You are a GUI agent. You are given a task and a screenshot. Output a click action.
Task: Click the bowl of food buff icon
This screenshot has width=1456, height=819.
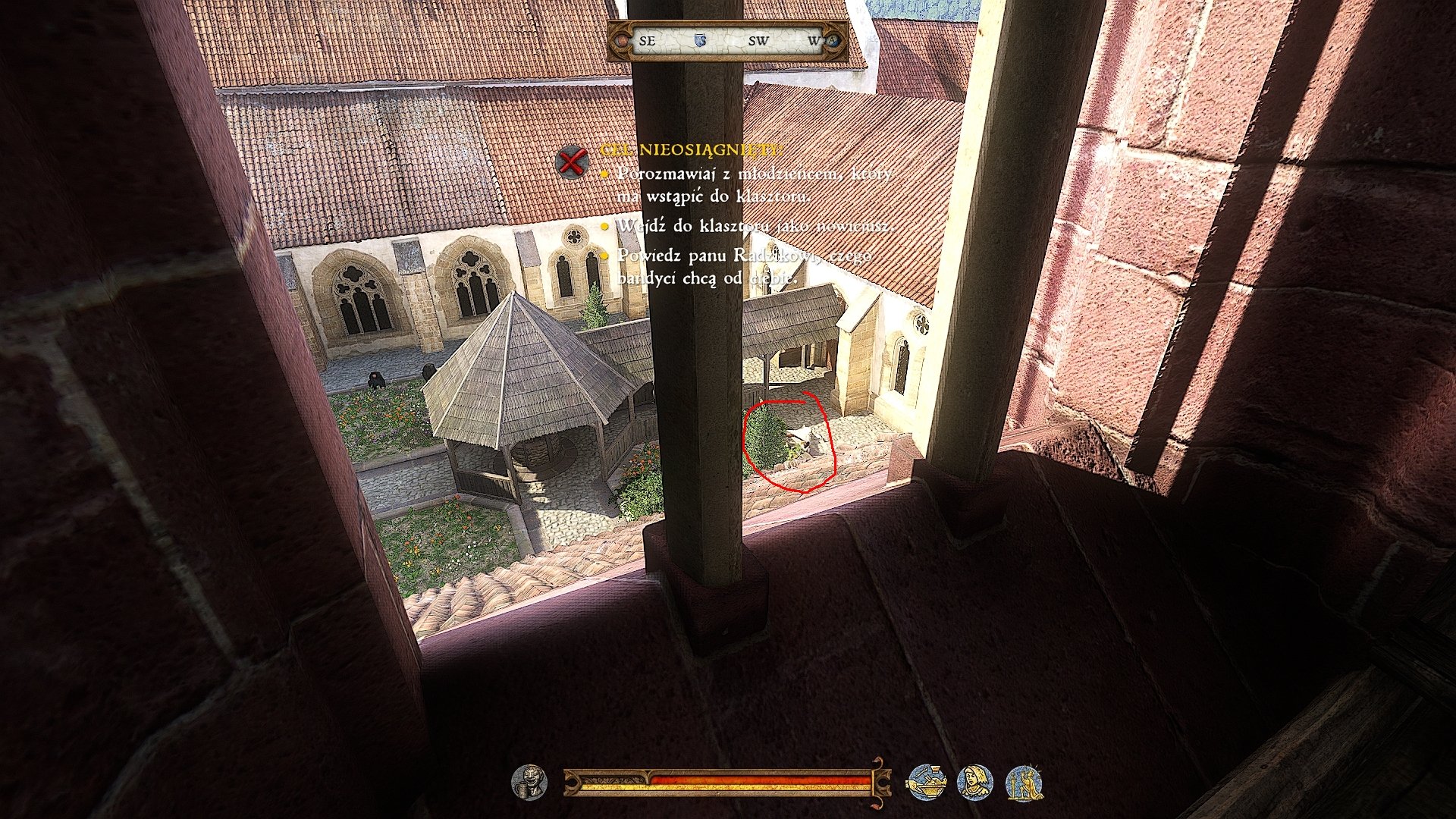[927, 783]
